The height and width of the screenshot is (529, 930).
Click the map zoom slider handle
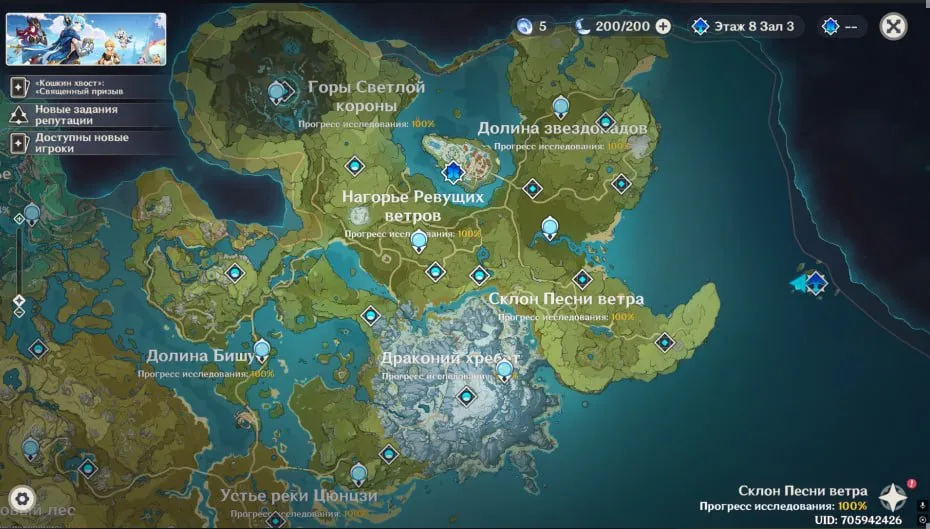coord(19,299)
